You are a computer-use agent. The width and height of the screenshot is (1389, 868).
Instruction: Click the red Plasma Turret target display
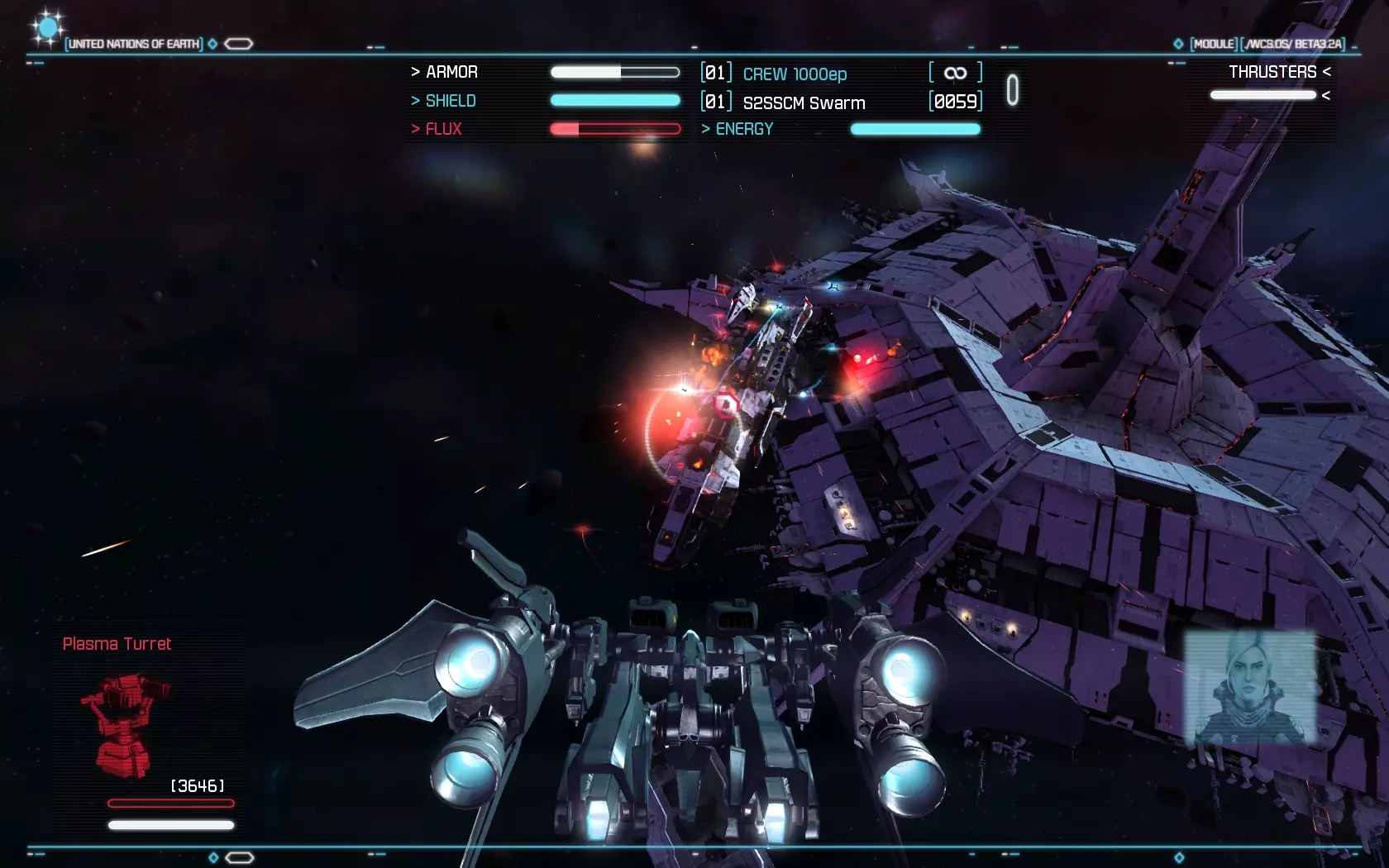click(124, 725)
